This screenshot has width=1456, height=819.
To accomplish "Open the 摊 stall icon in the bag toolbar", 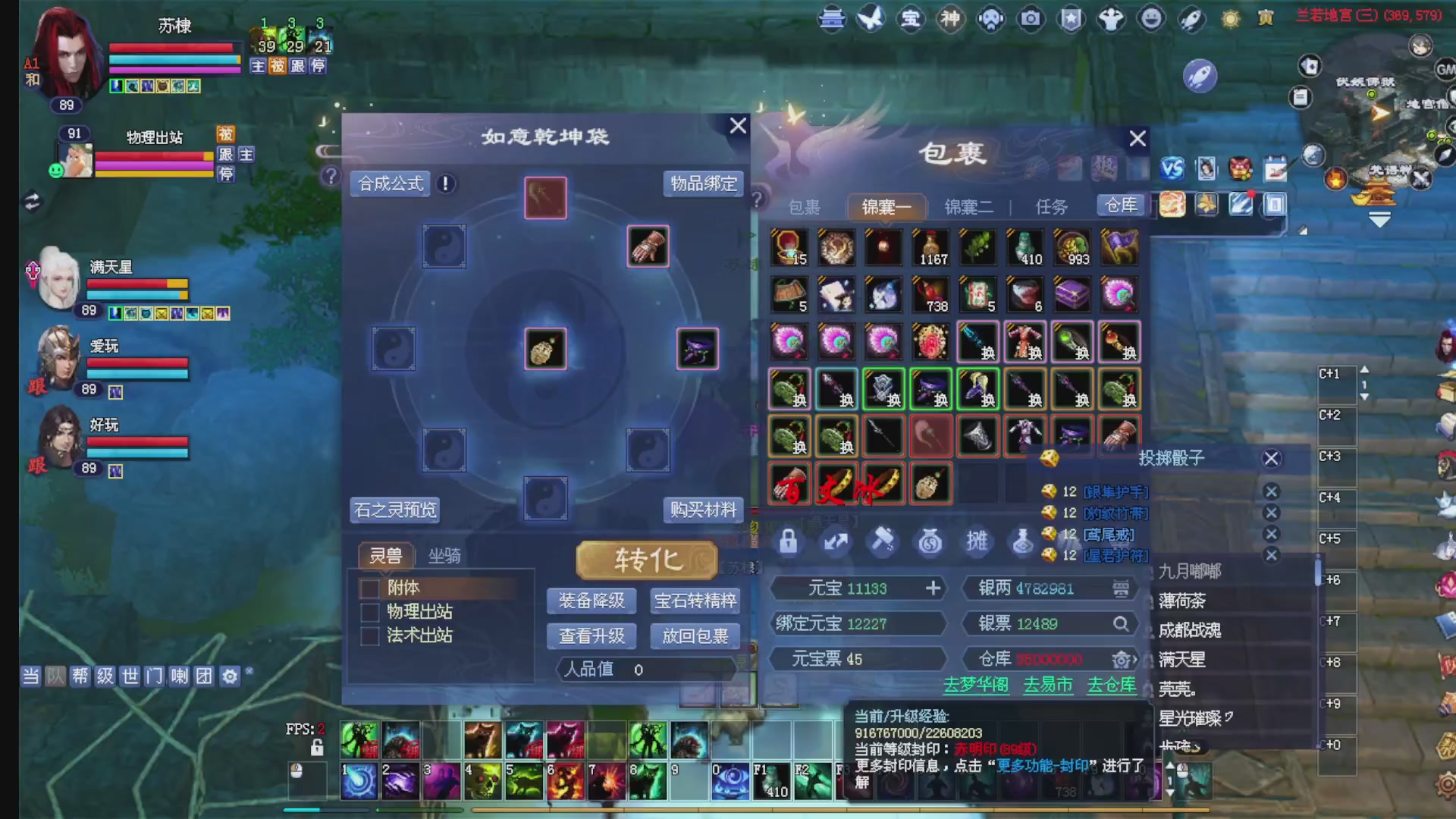I will [977, 541].
